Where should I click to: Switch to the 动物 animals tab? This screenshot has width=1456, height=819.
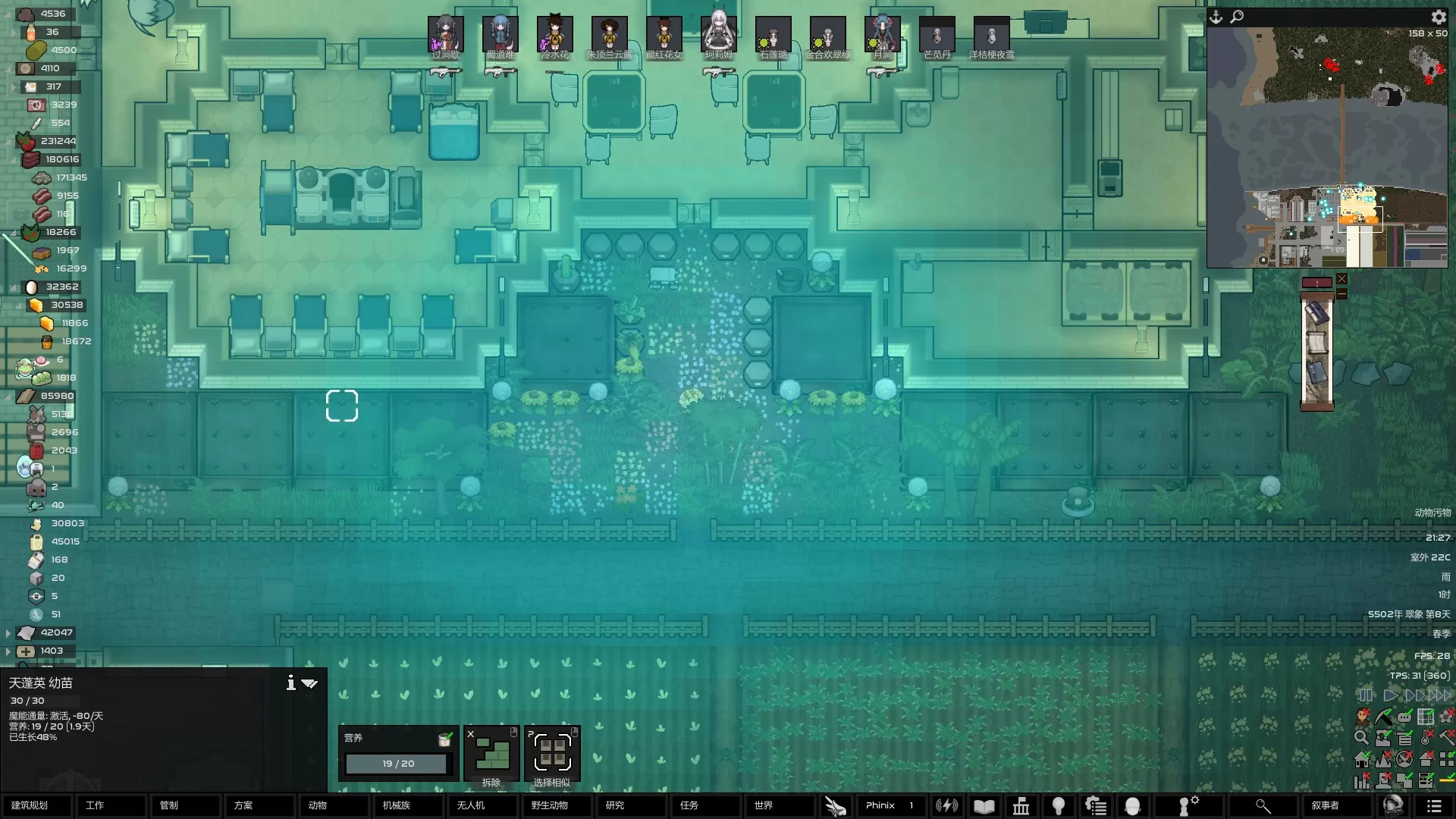(332, 805)
